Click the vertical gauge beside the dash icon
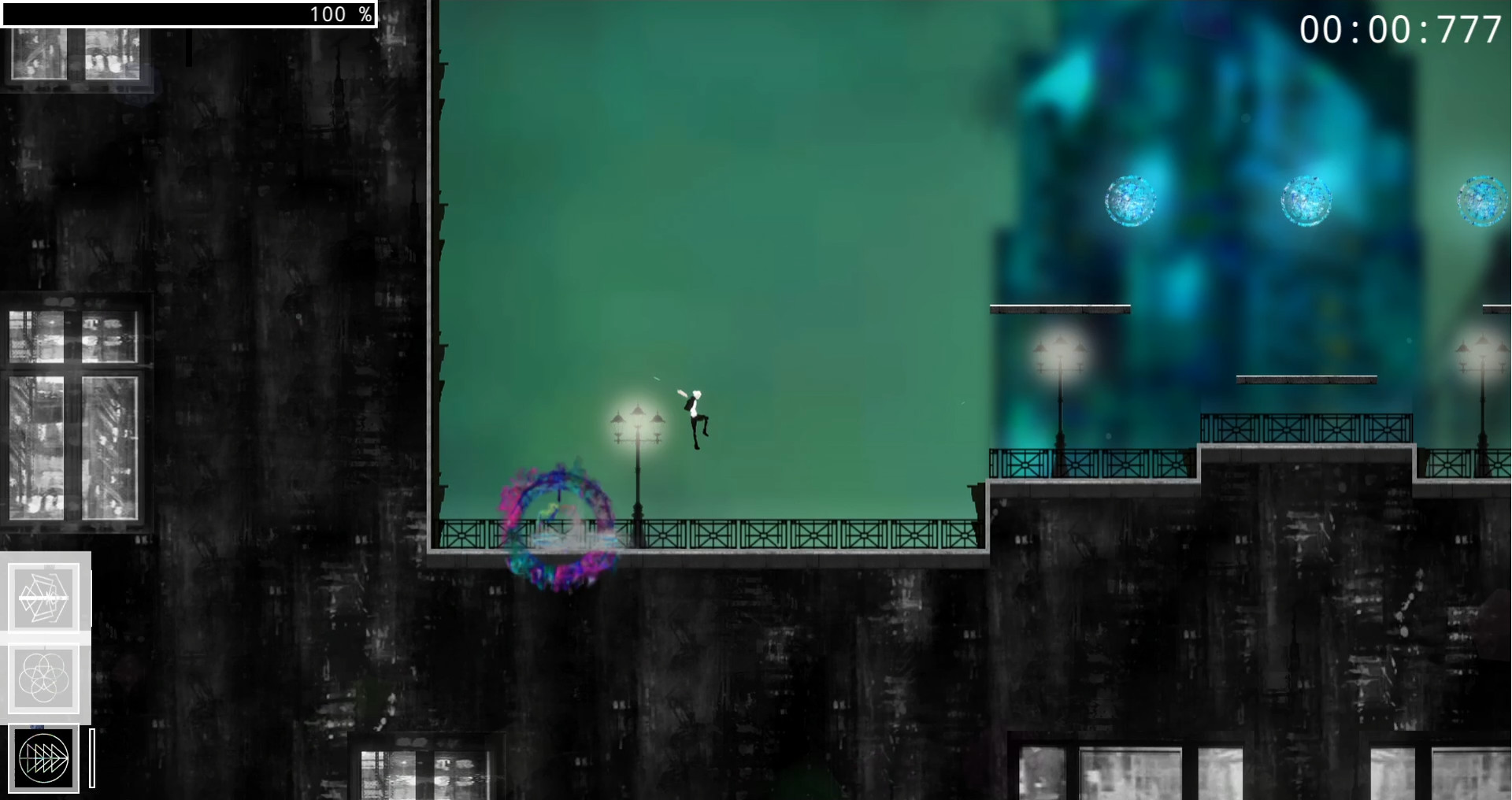Viewport: 1512px width, 800px height. coord(91,758)
